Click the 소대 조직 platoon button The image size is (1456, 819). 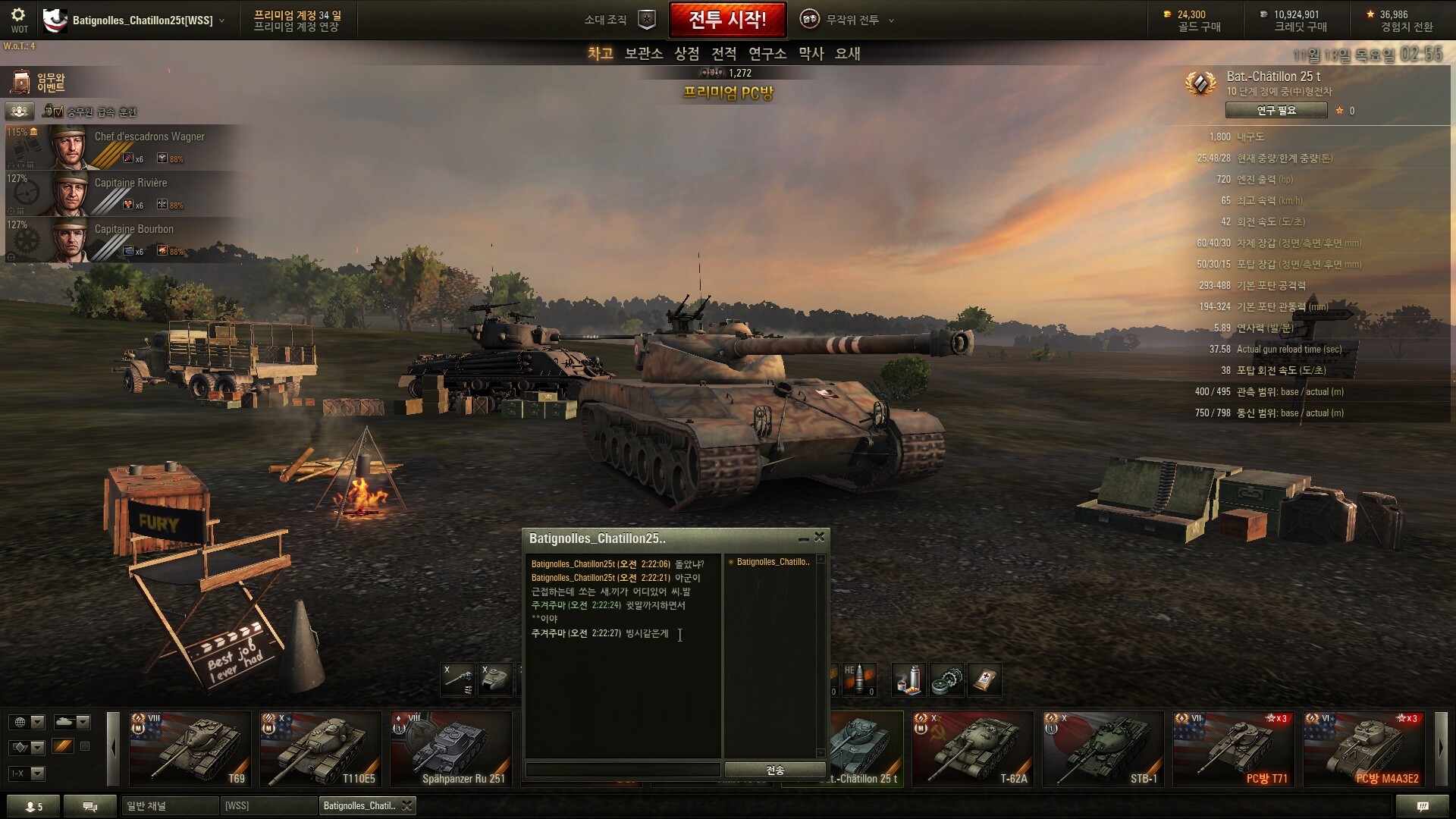point(619,20)
